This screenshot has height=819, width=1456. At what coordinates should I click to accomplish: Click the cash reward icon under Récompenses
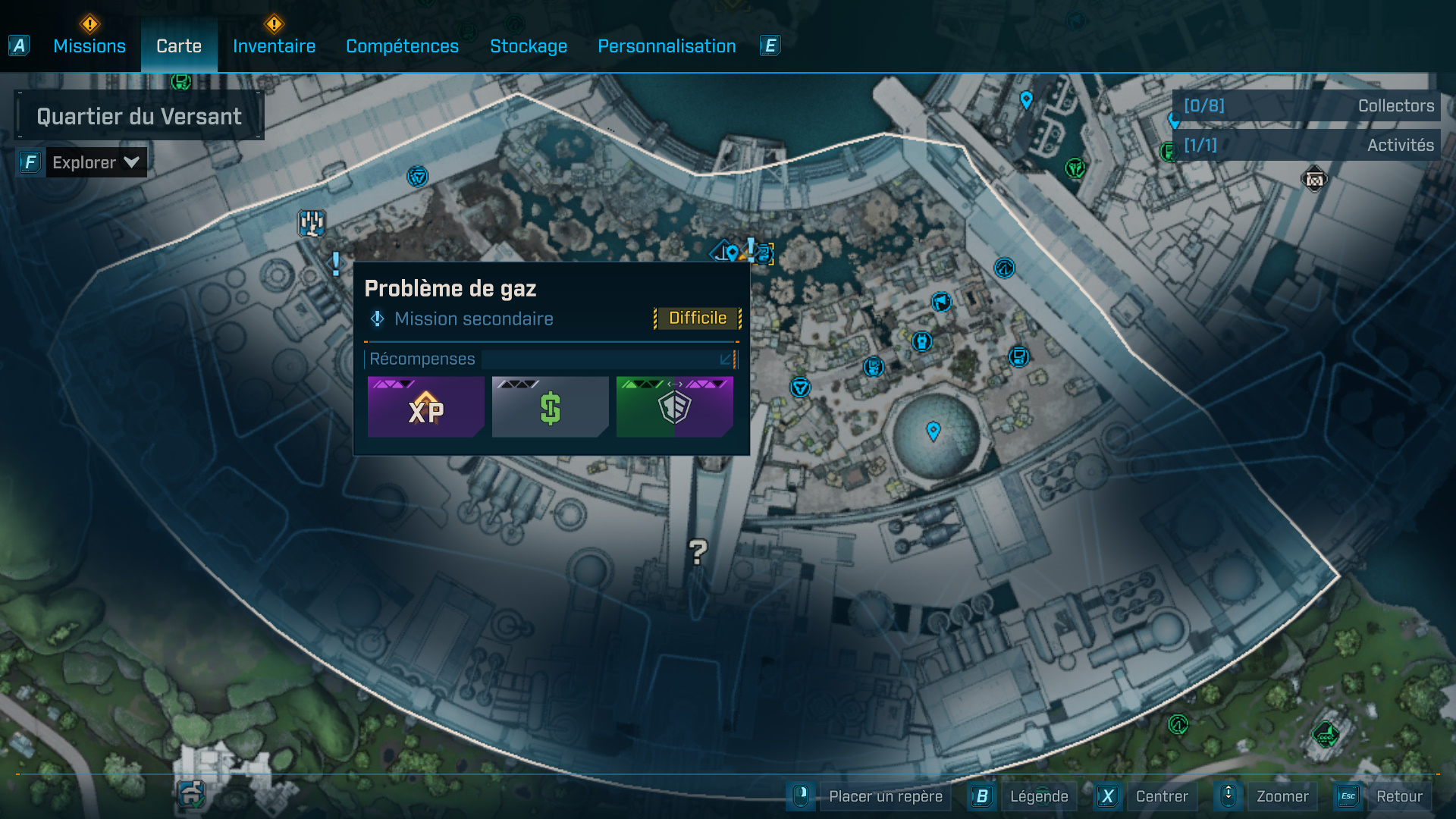point(550,407)
